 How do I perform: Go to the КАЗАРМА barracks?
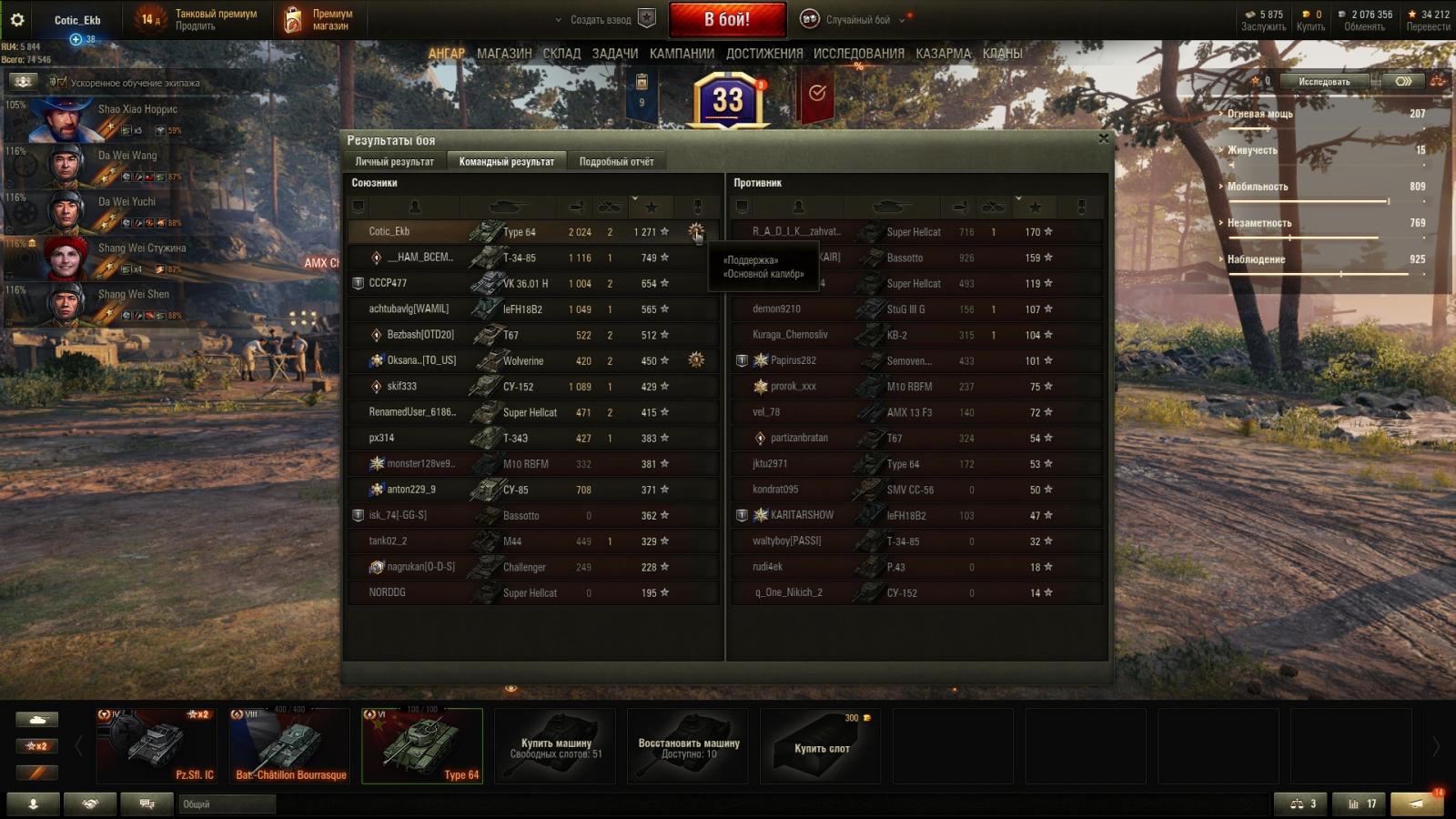944,54
